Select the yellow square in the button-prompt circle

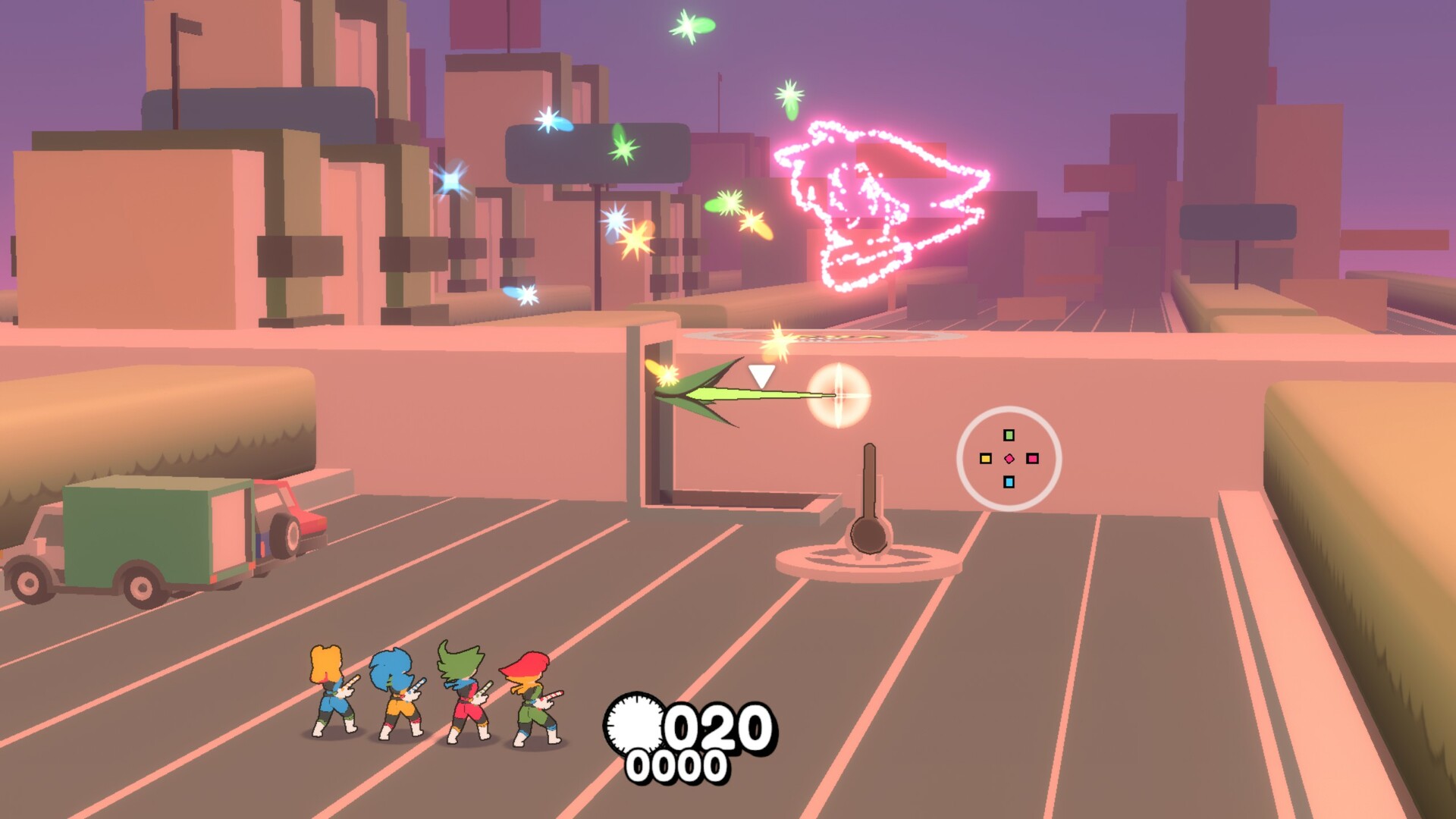pos(986,459)
